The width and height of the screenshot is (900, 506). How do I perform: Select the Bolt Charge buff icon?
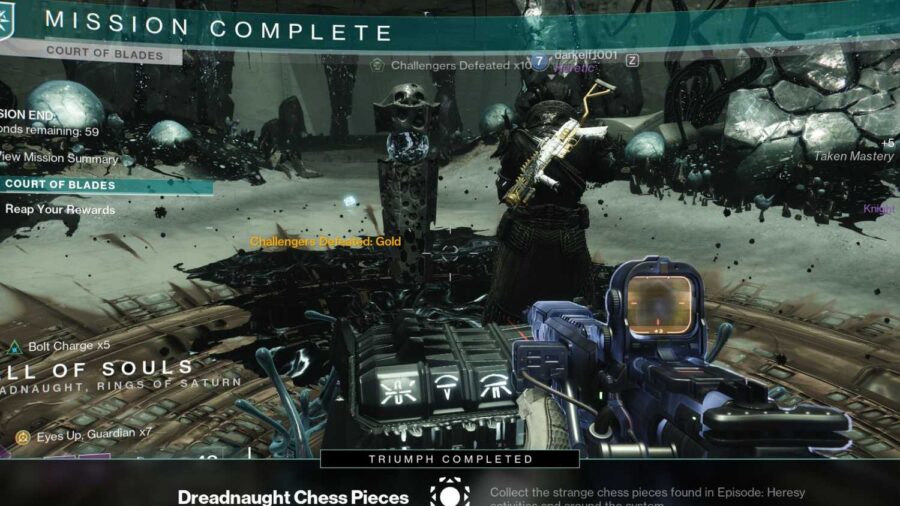(15, 347)
